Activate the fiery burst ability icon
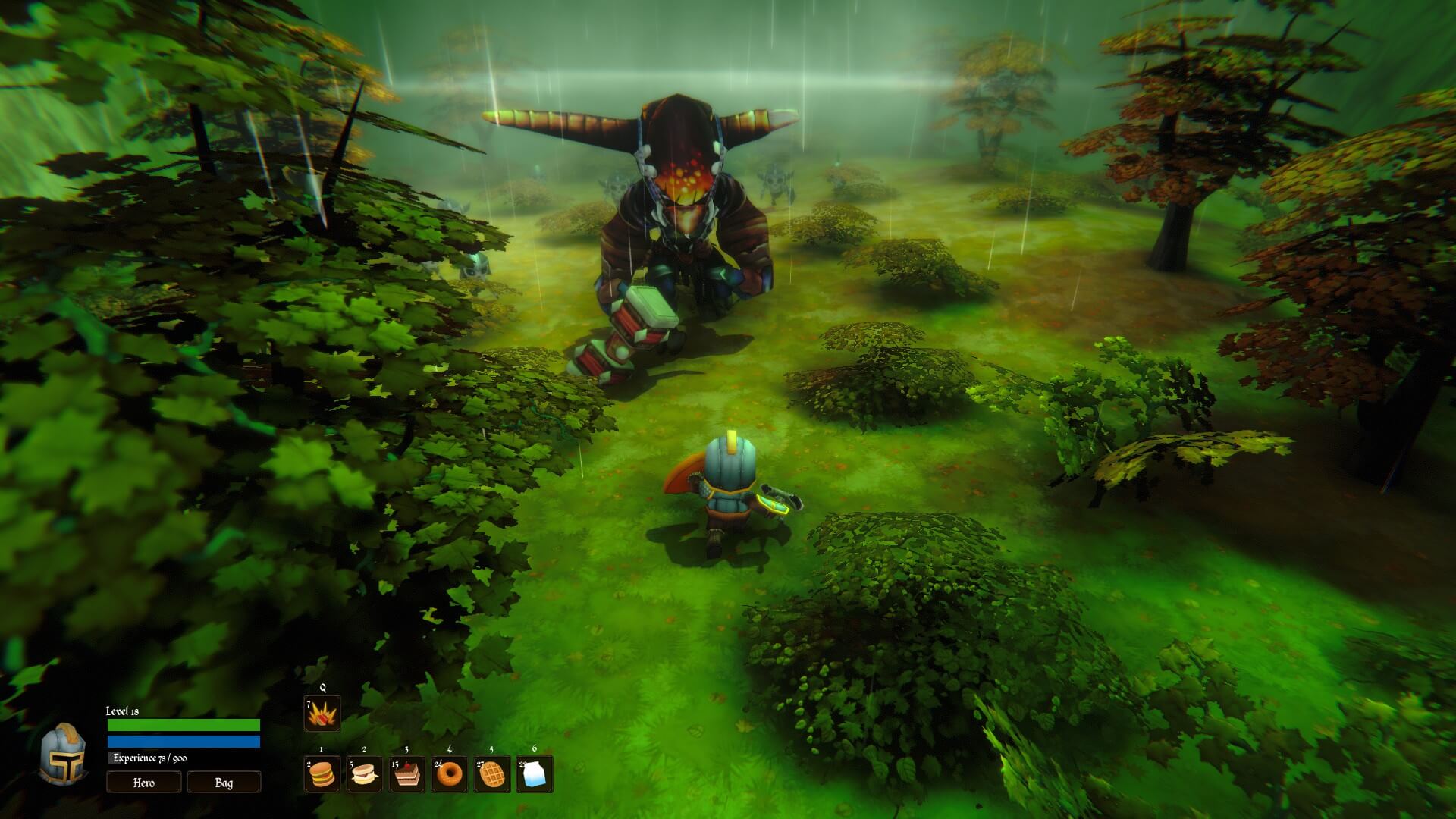The height and width of the screenshot is (819, 1456). point(322,714)
